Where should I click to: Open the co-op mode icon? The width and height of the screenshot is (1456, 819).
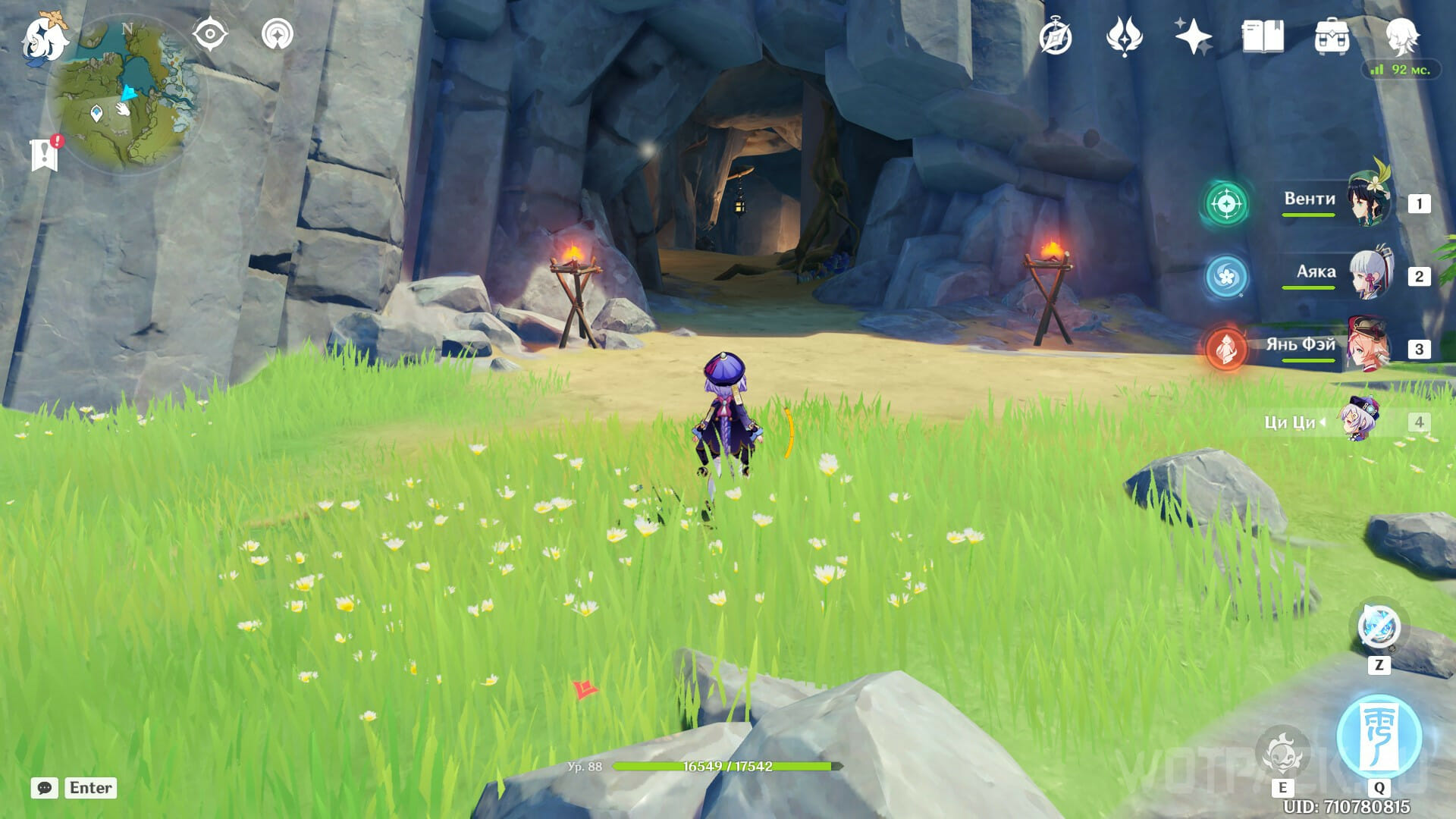pyautogui.click(x=277, y=35)
